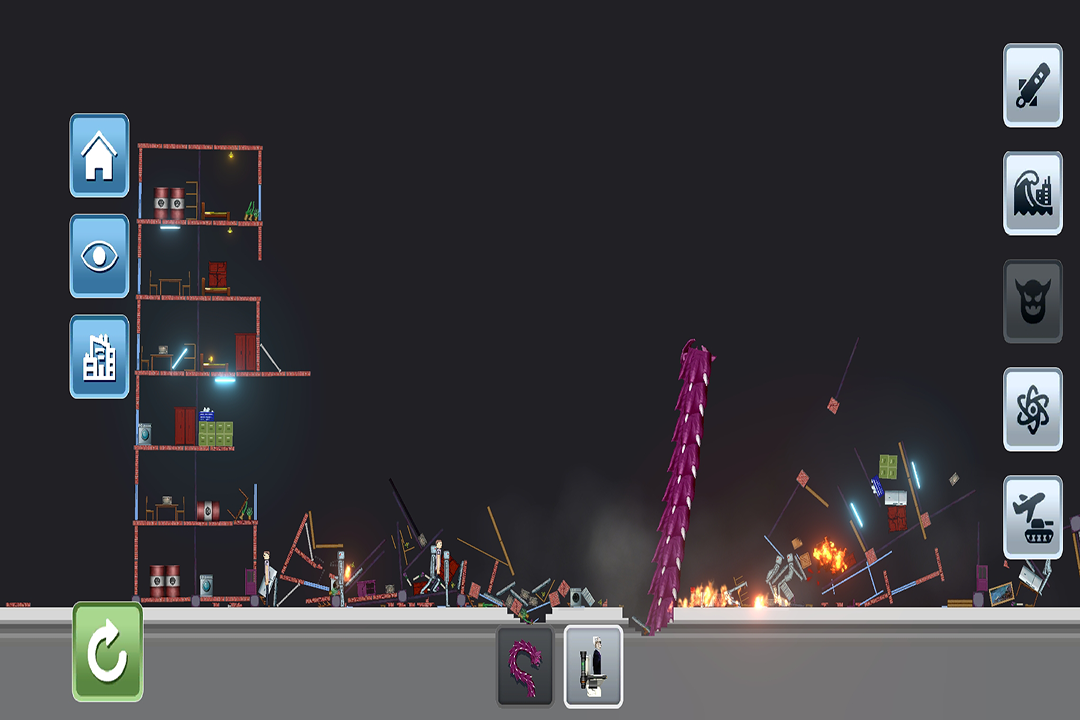Open the home menu button
The image size is (1080, 720).
click(x=99, y=155)
